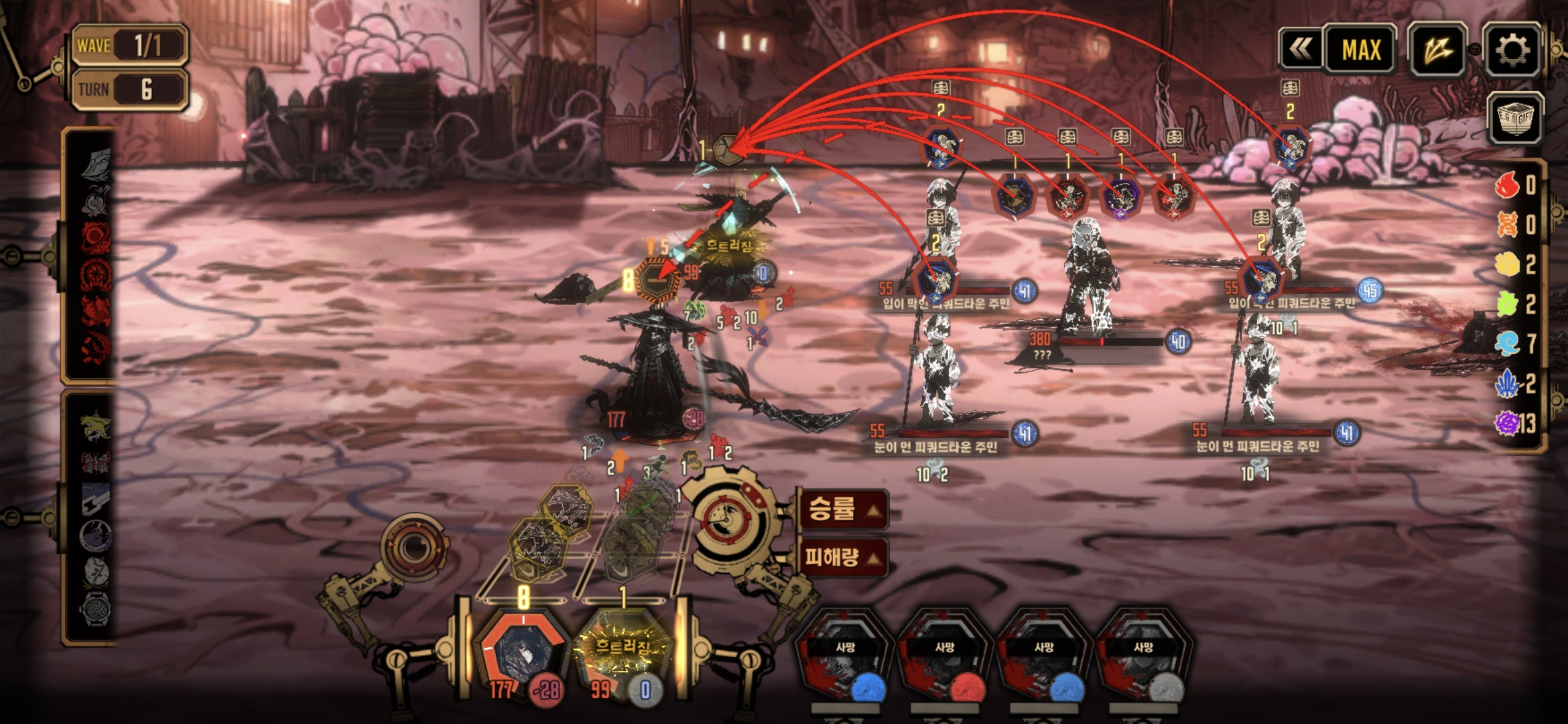This screenshot has width=1568, height=724.
Task: Toggle the MAX battle speed button
Action: pyautogui.click(x=1361, y=50)
